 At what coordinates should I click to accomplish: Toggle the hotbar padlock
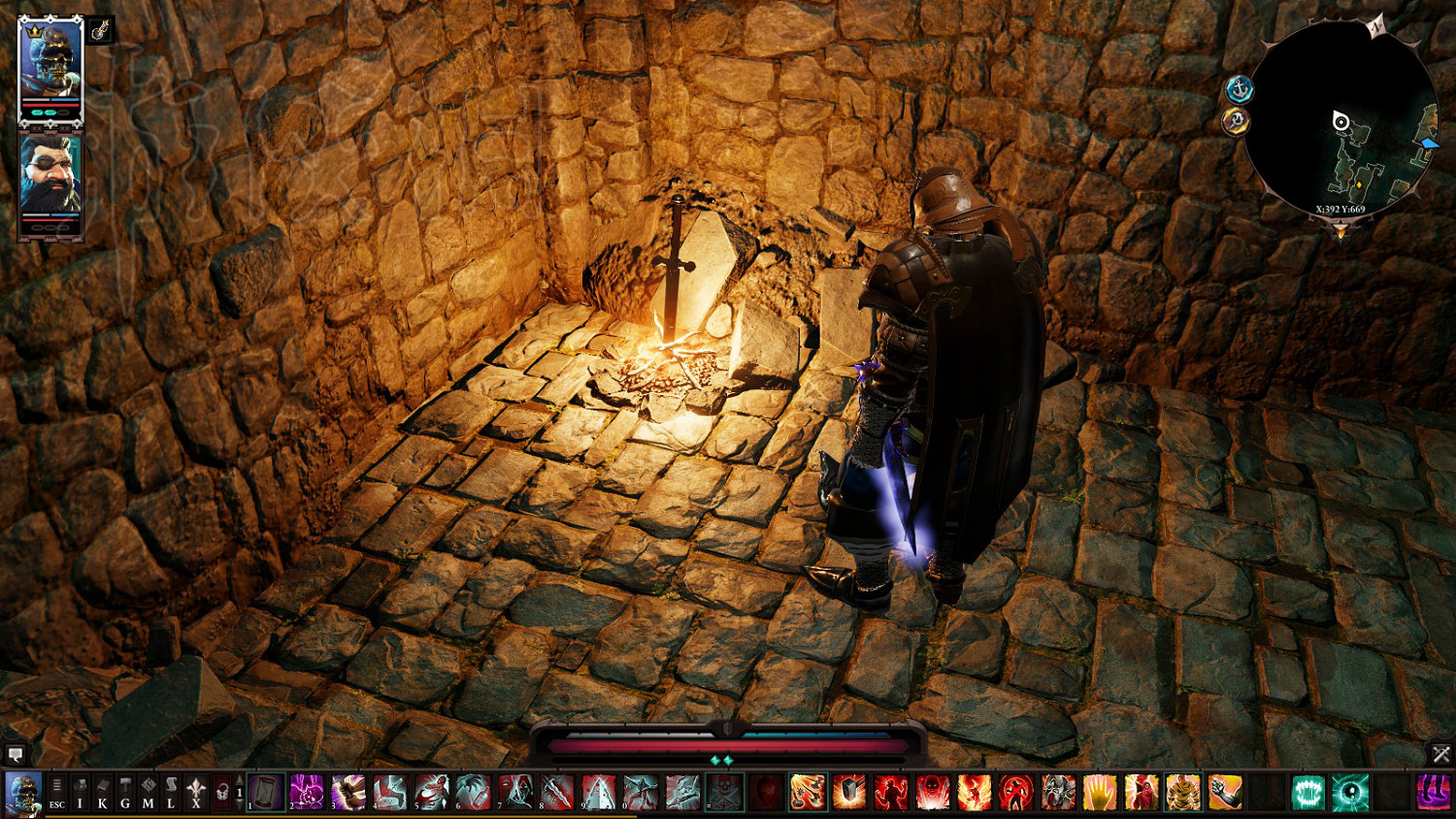(x=222, y=792)
